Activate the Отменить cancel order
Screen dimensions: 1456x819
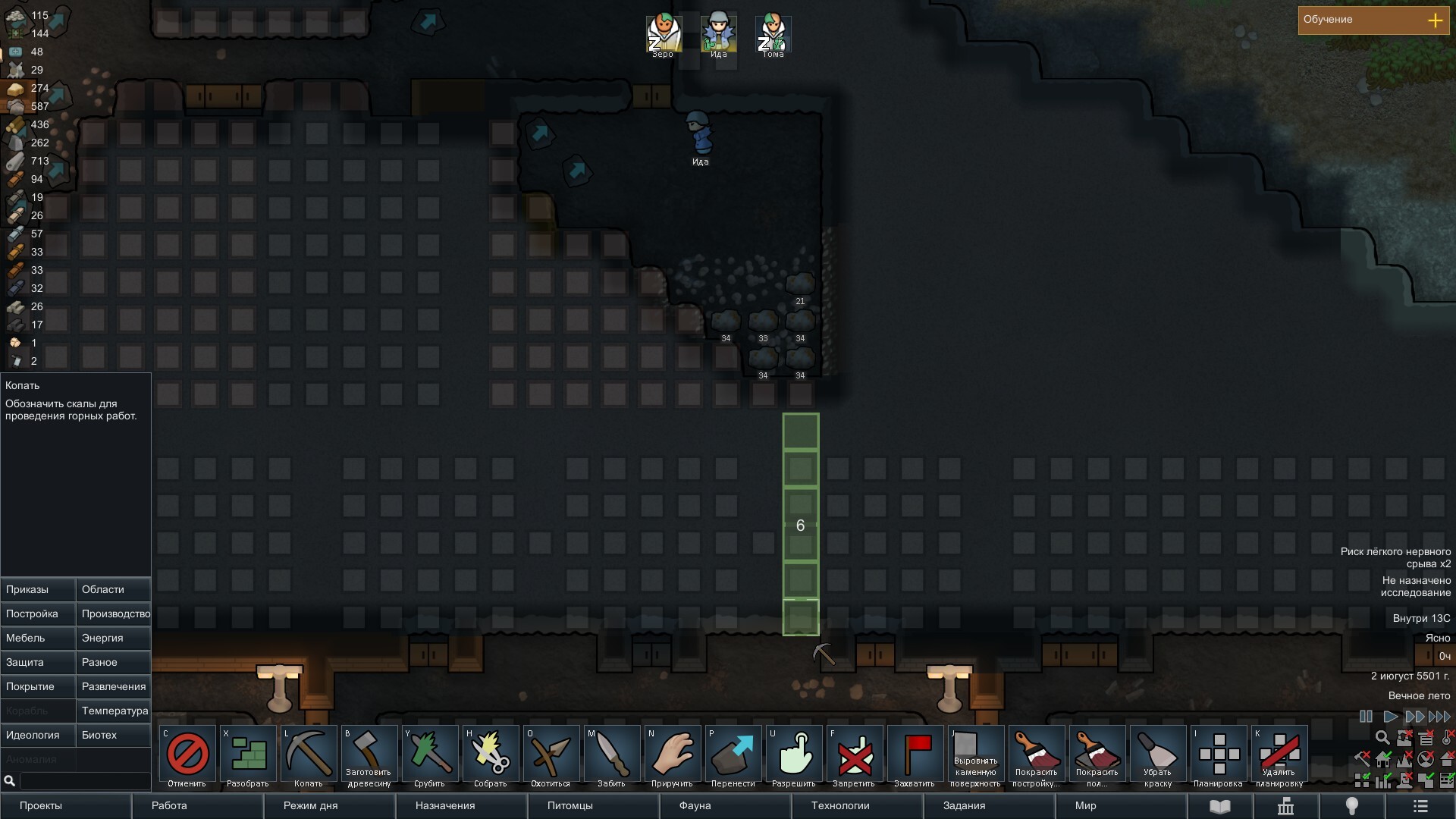pyautogui.click(x=187, y=757)
